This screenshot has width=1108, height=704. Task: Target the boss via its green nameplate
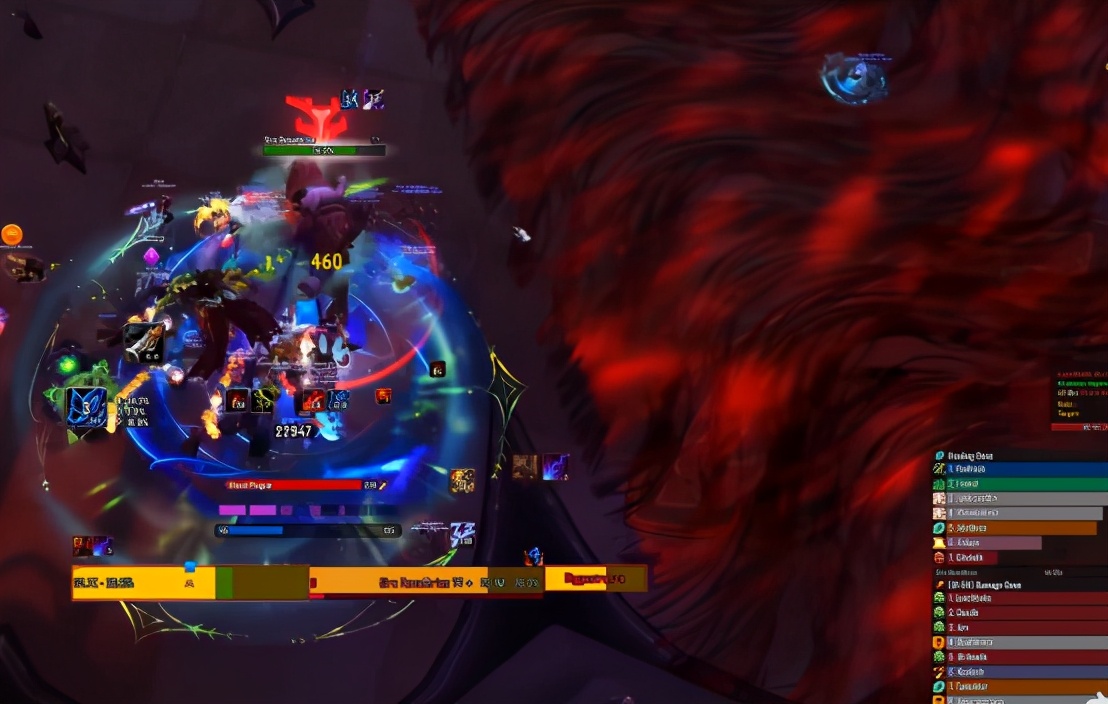click(x=324, y=150)
